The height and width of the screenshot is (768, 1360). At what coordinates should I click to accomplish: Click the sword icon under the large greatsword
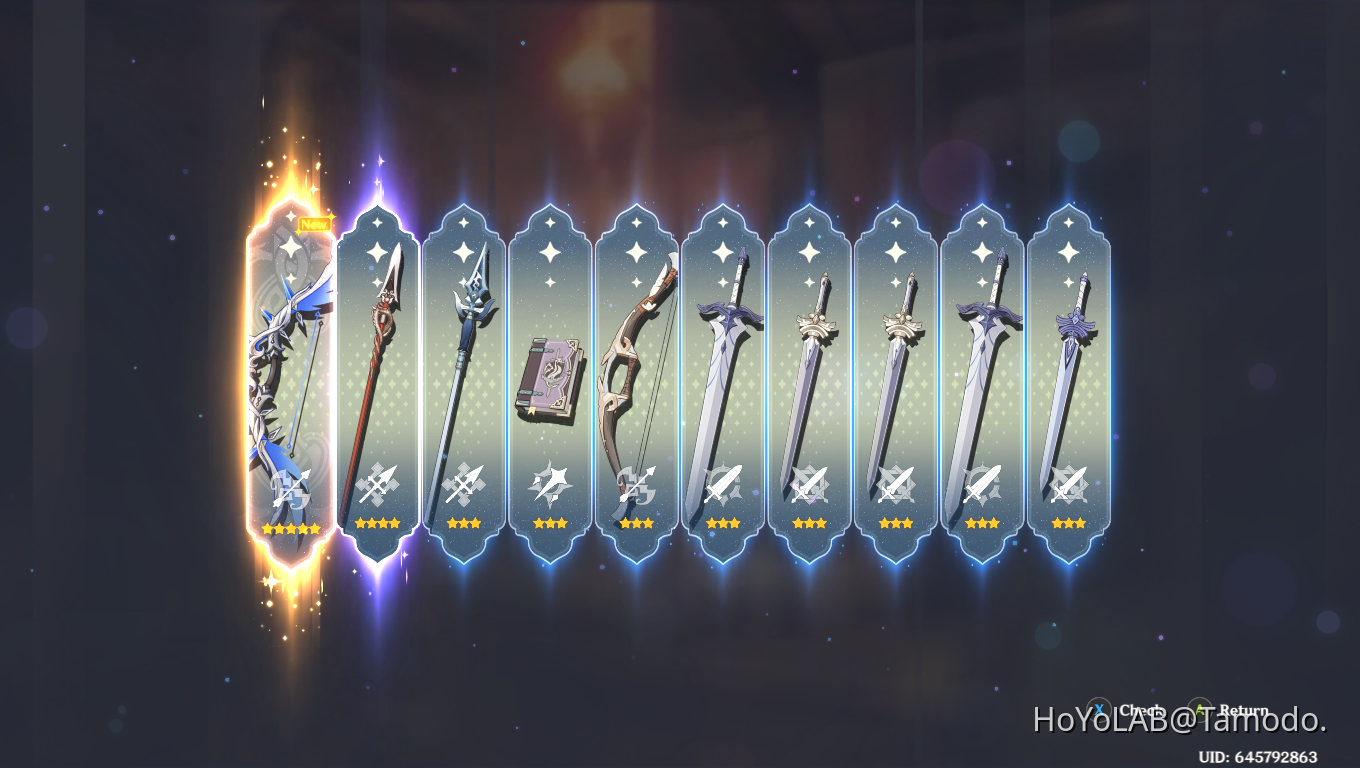pos(982,484)
